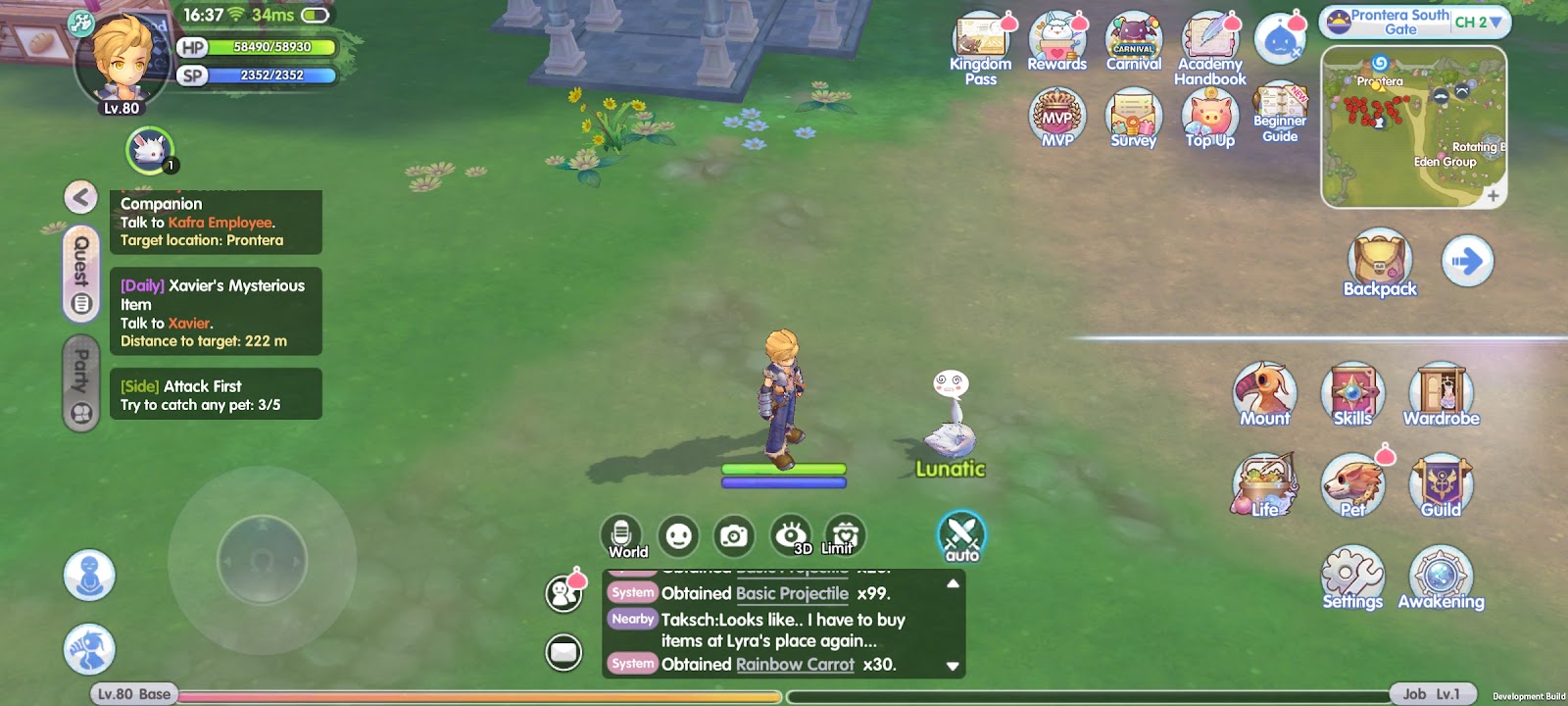
Task: Open the Awakening menu
Action: pos(1441,579)
